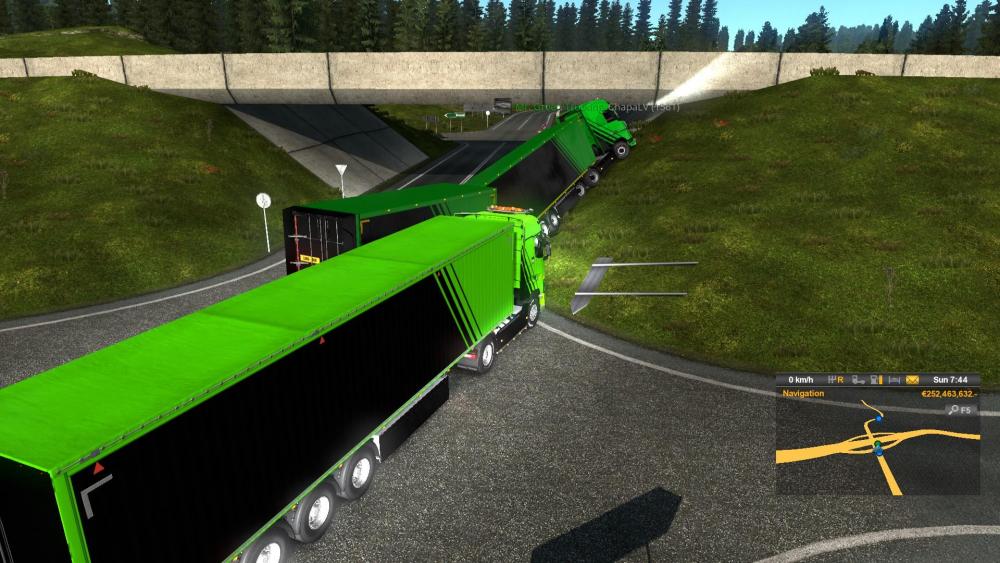Click the fuel pump indicator icon

[x=876, y=380]
